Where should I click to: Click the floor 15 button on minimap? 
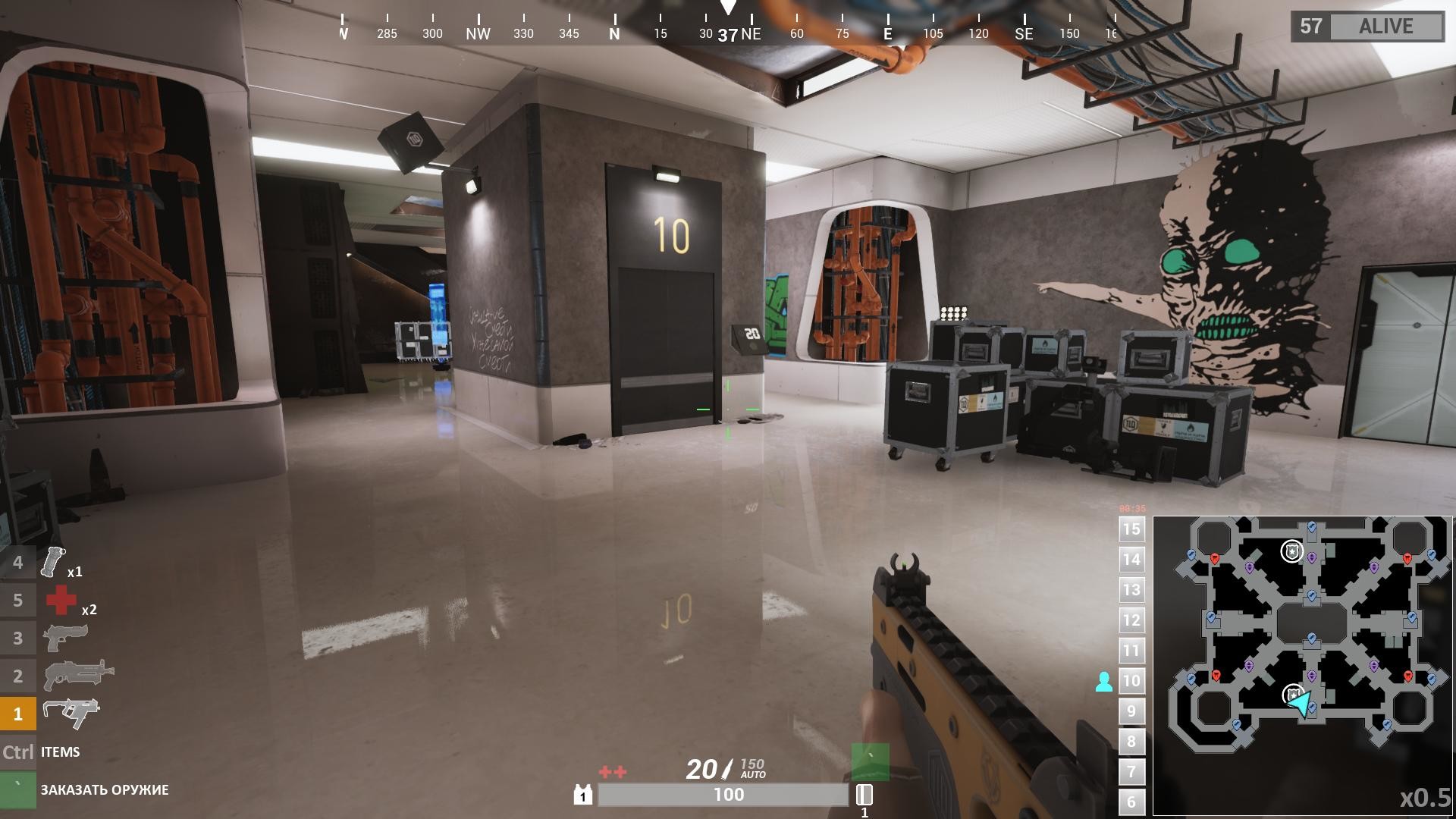1131,529
